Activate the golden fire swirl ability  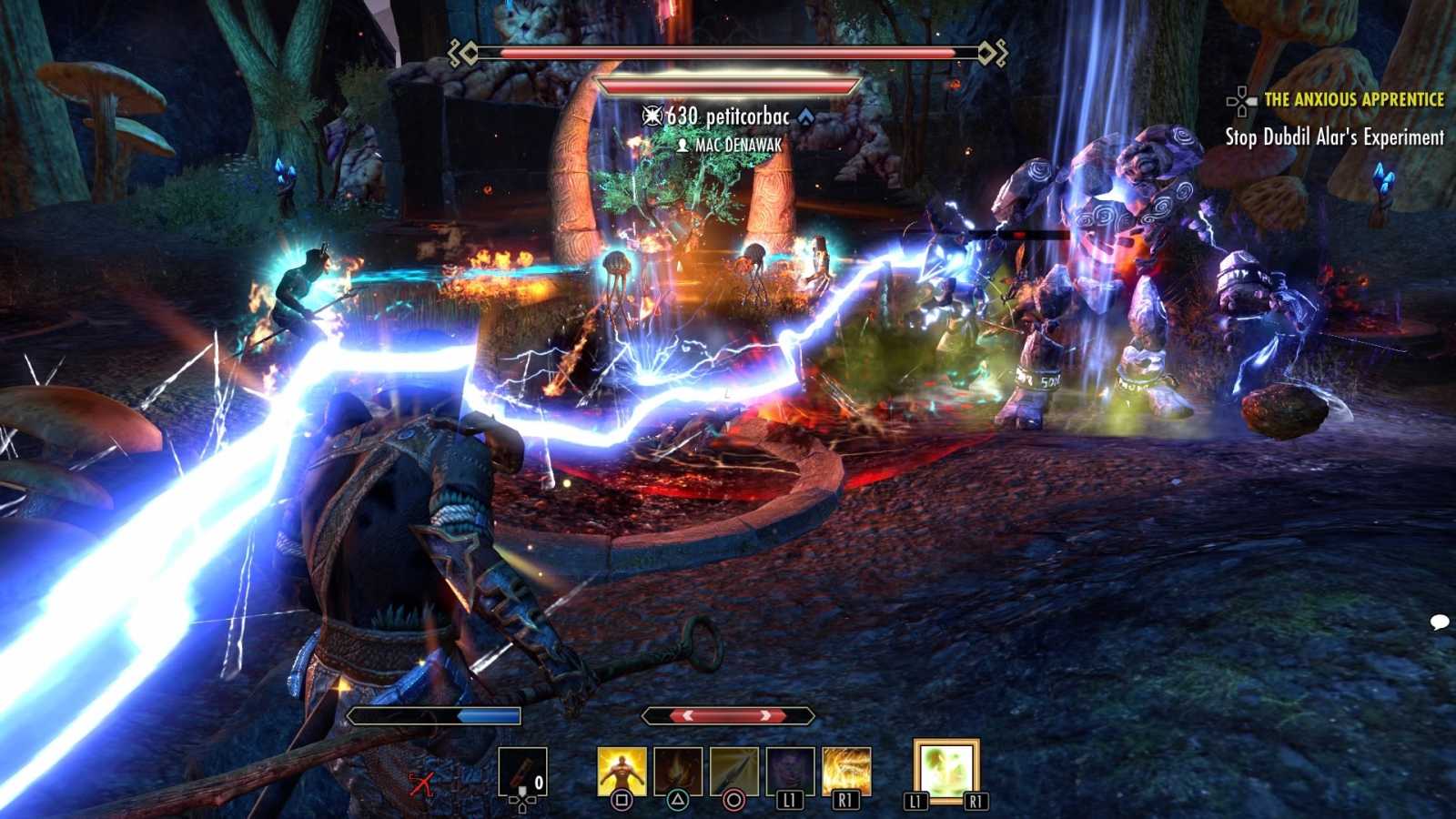pyautogui.click(x=846, y=771)
